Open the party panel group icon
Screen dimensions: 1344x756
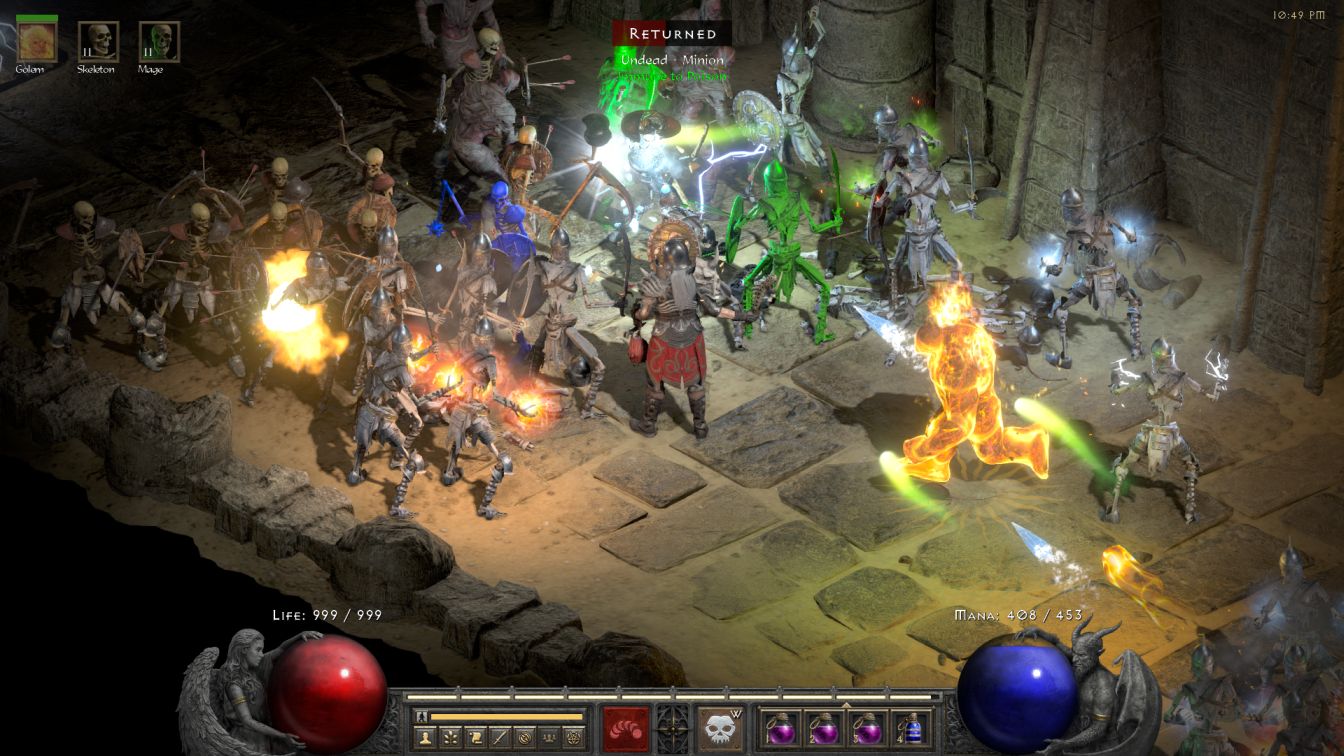(x=549, y=737)
